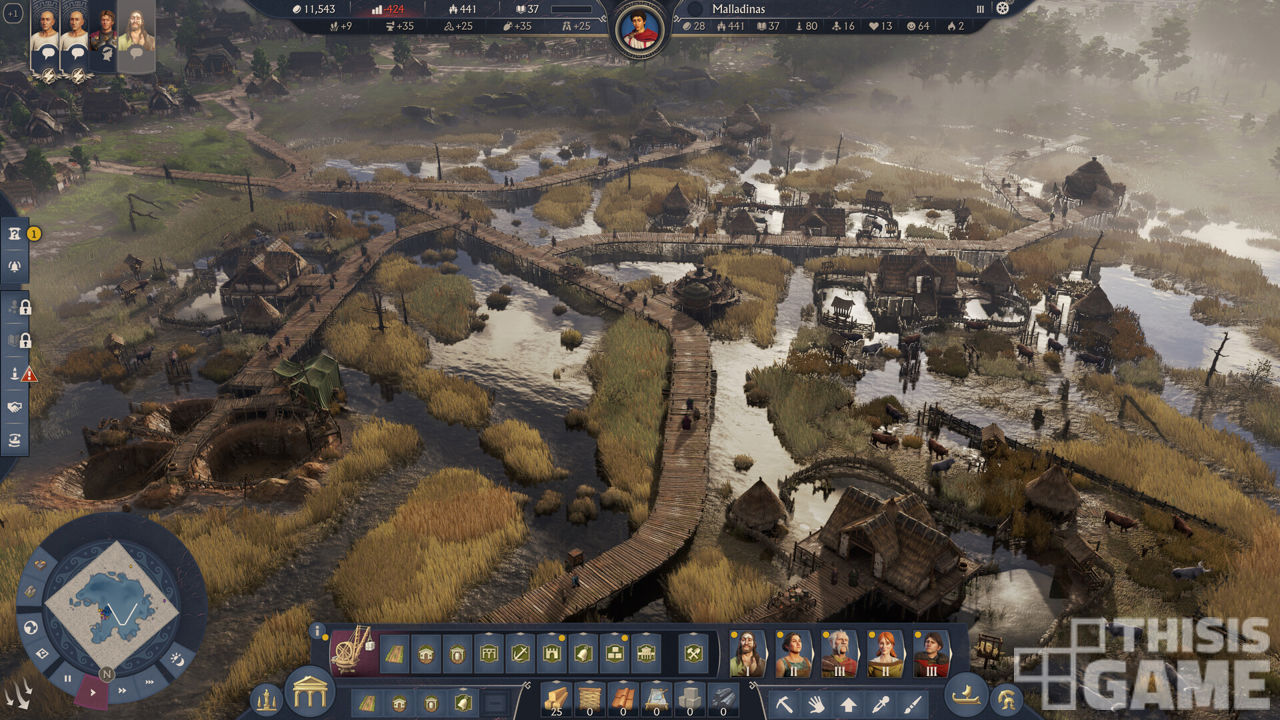This screenshot has height=720, width=1280.
Task: Open the settings gear icon
Action: [x=1003, y=8]
